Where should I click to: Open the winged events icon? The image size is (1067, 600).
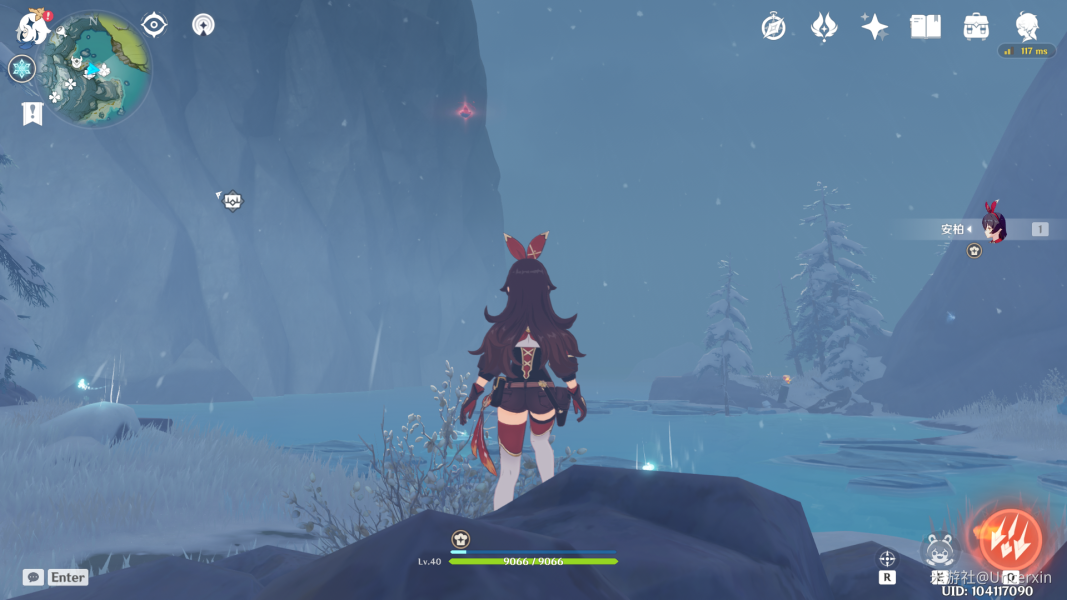pos(823,27)
